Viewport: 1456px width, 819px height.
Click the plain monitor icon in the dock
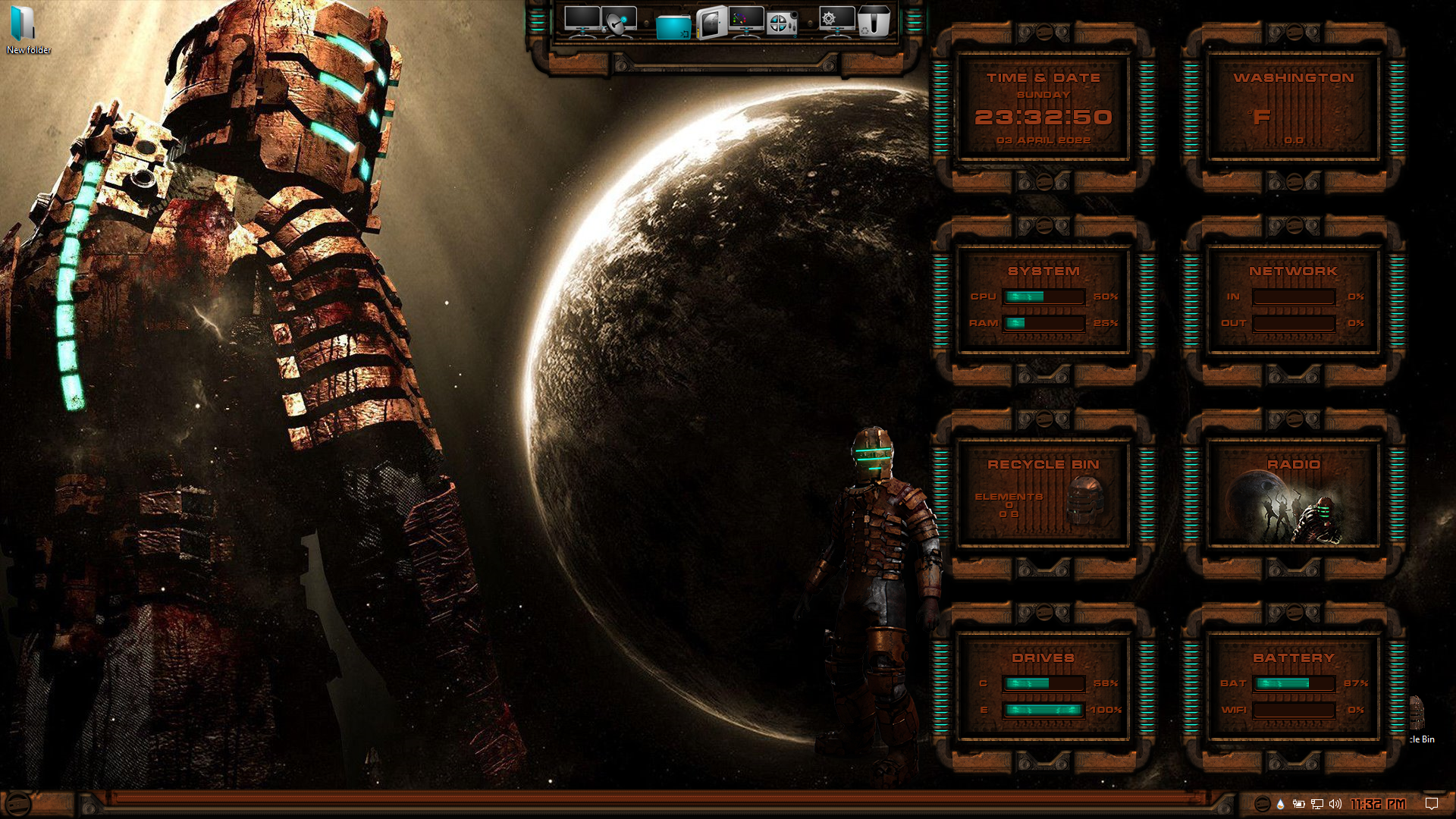point(582,21)
